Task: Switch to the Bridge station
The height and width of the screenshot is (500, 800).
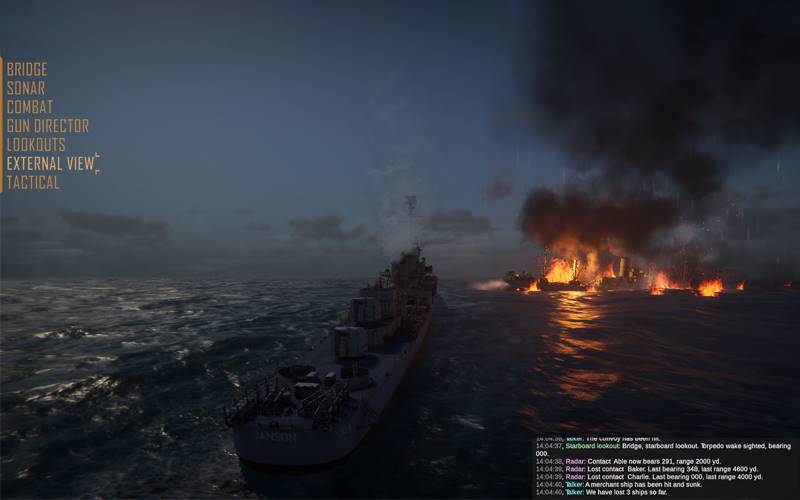Action: tap(27, 69)
